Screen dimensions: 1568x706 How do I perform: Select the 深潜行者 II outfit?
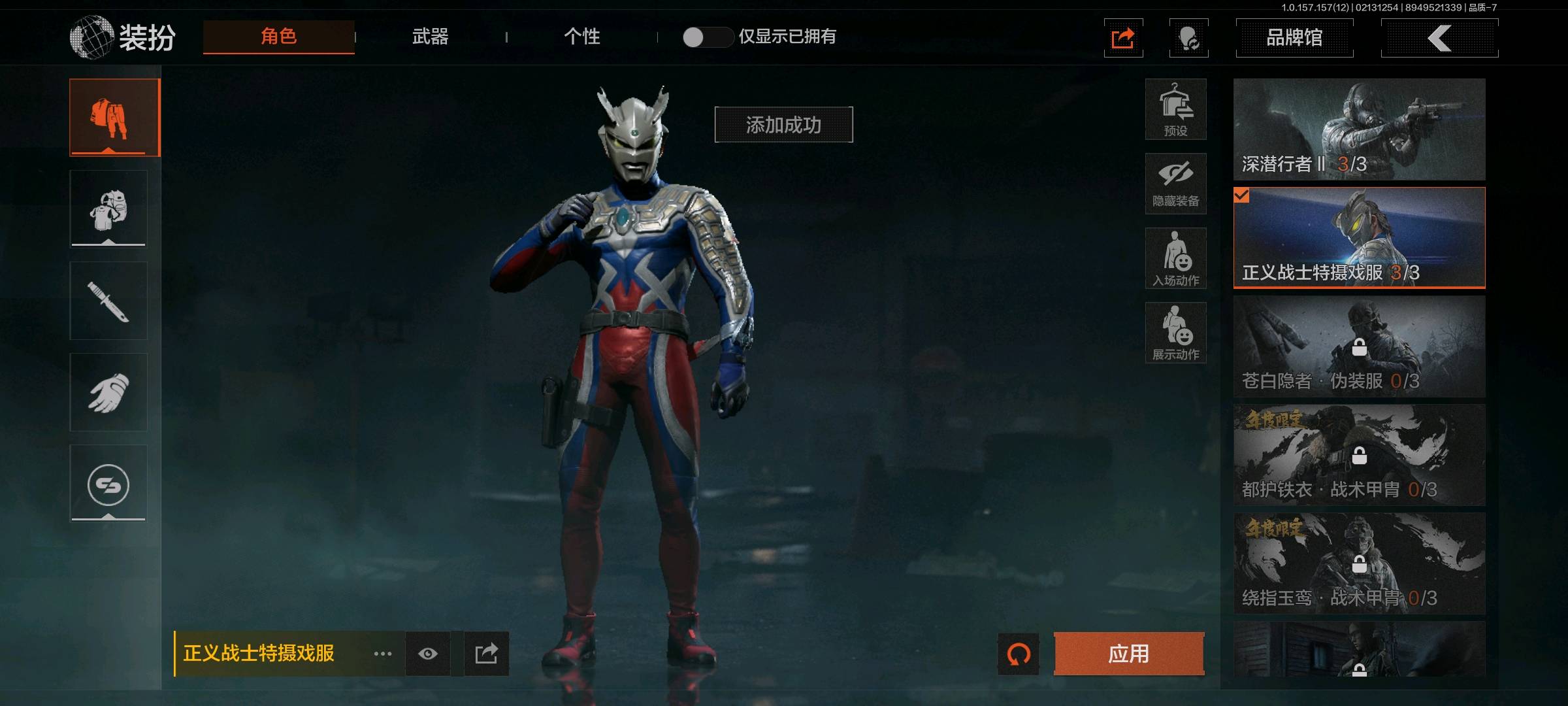1359,129
